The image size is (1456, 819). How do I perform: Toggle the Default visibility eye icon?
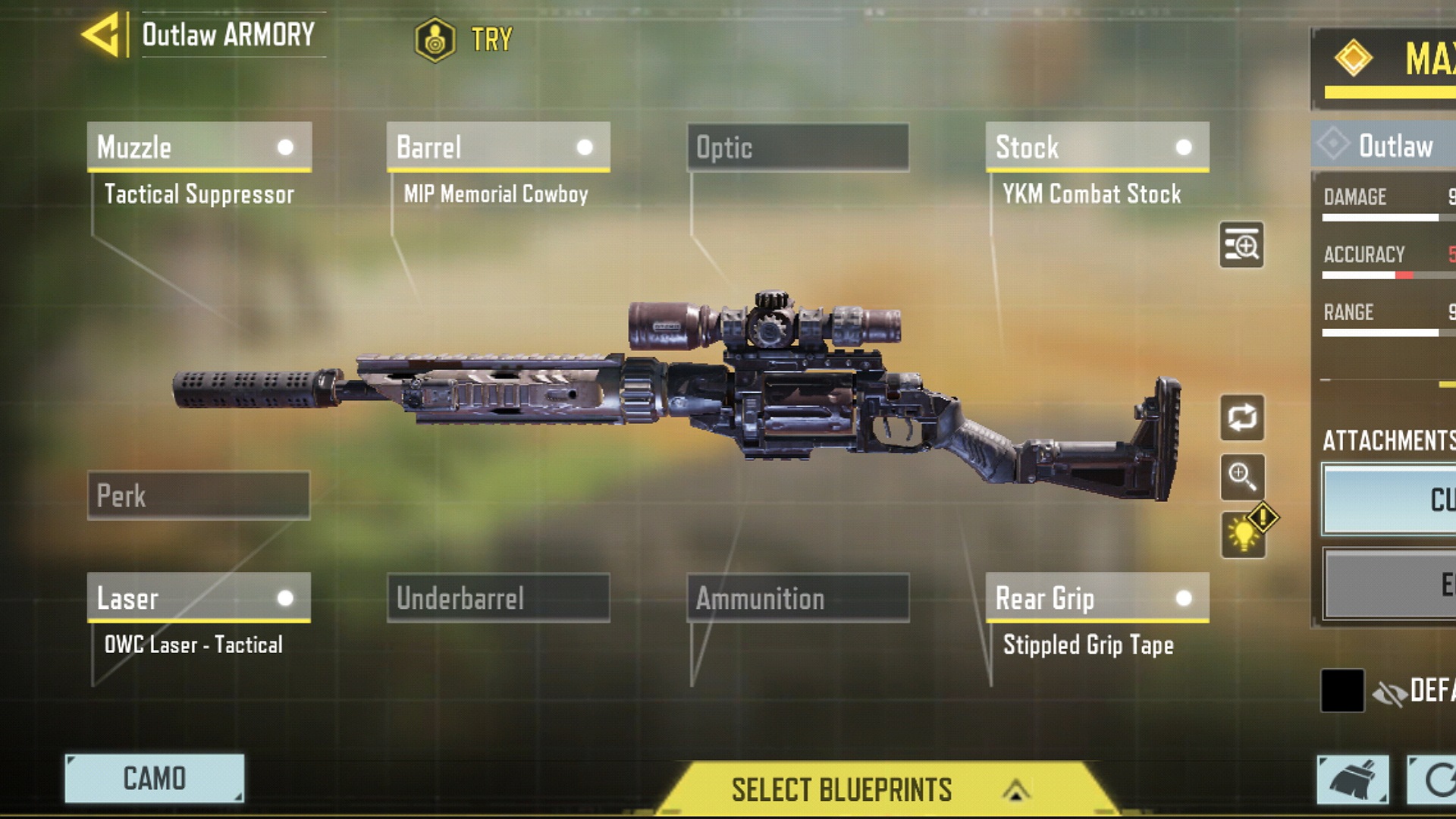(x=1389, y=692)
